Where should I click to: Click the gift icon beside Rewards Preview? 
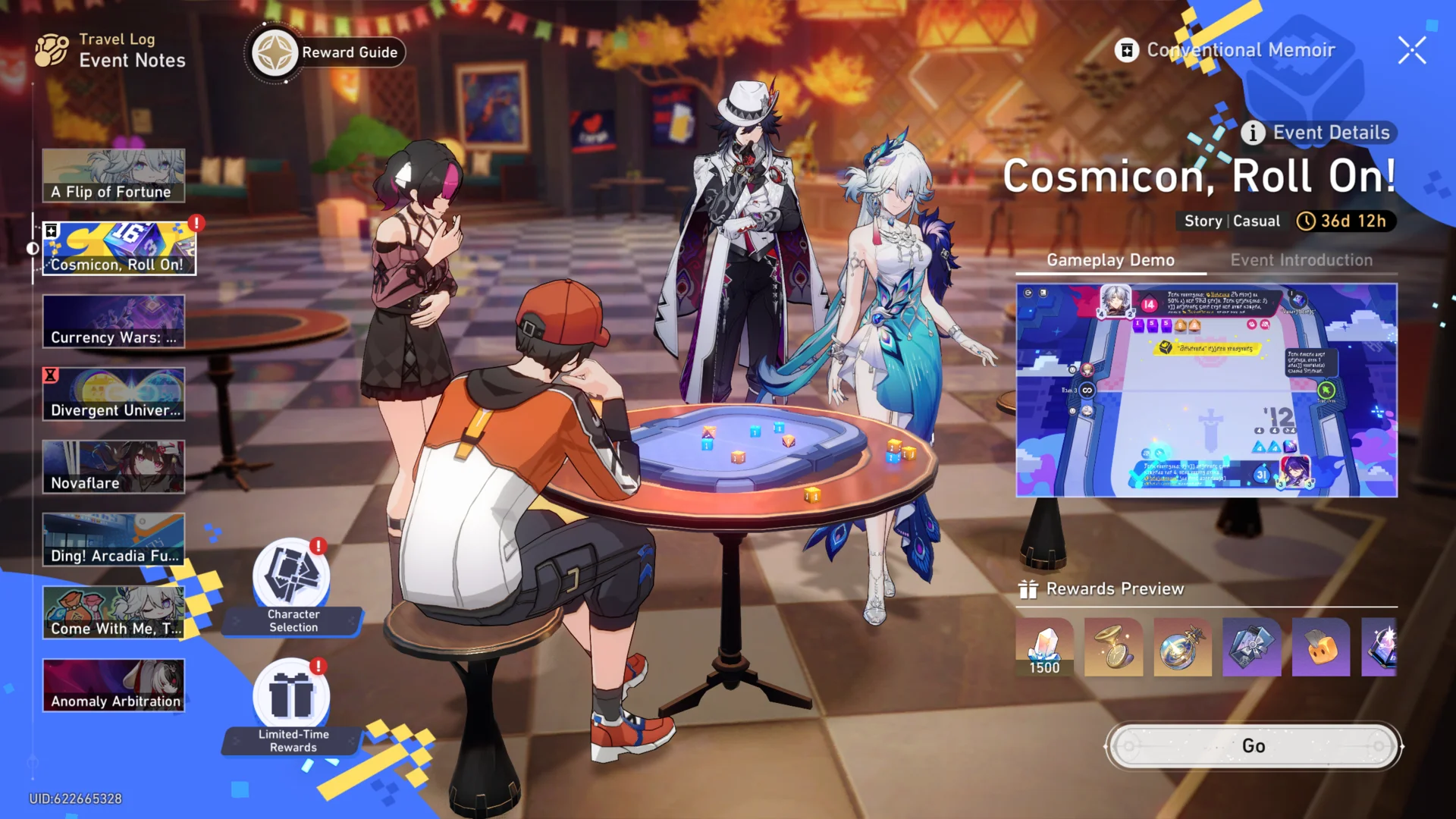point(1030,588)
